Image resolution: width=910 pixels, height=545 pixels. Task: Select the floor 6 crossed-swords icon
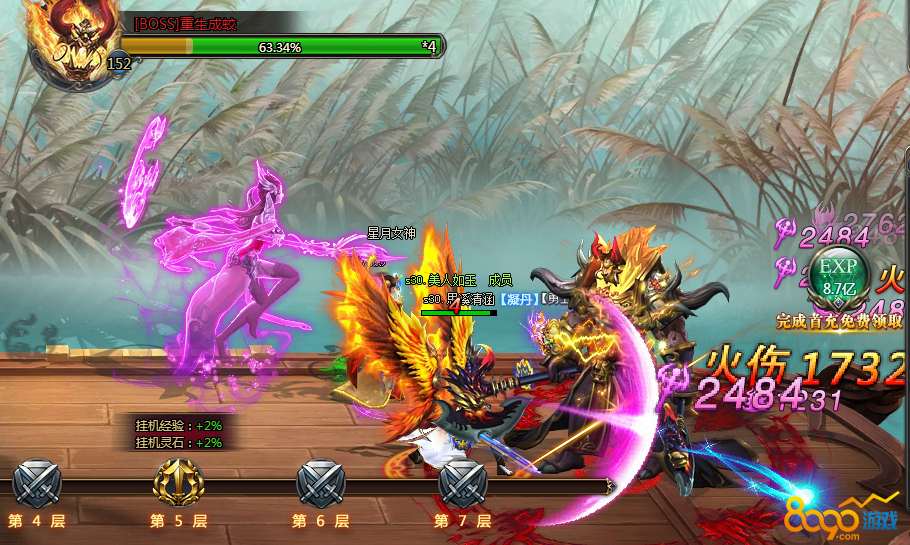[321, 484]
